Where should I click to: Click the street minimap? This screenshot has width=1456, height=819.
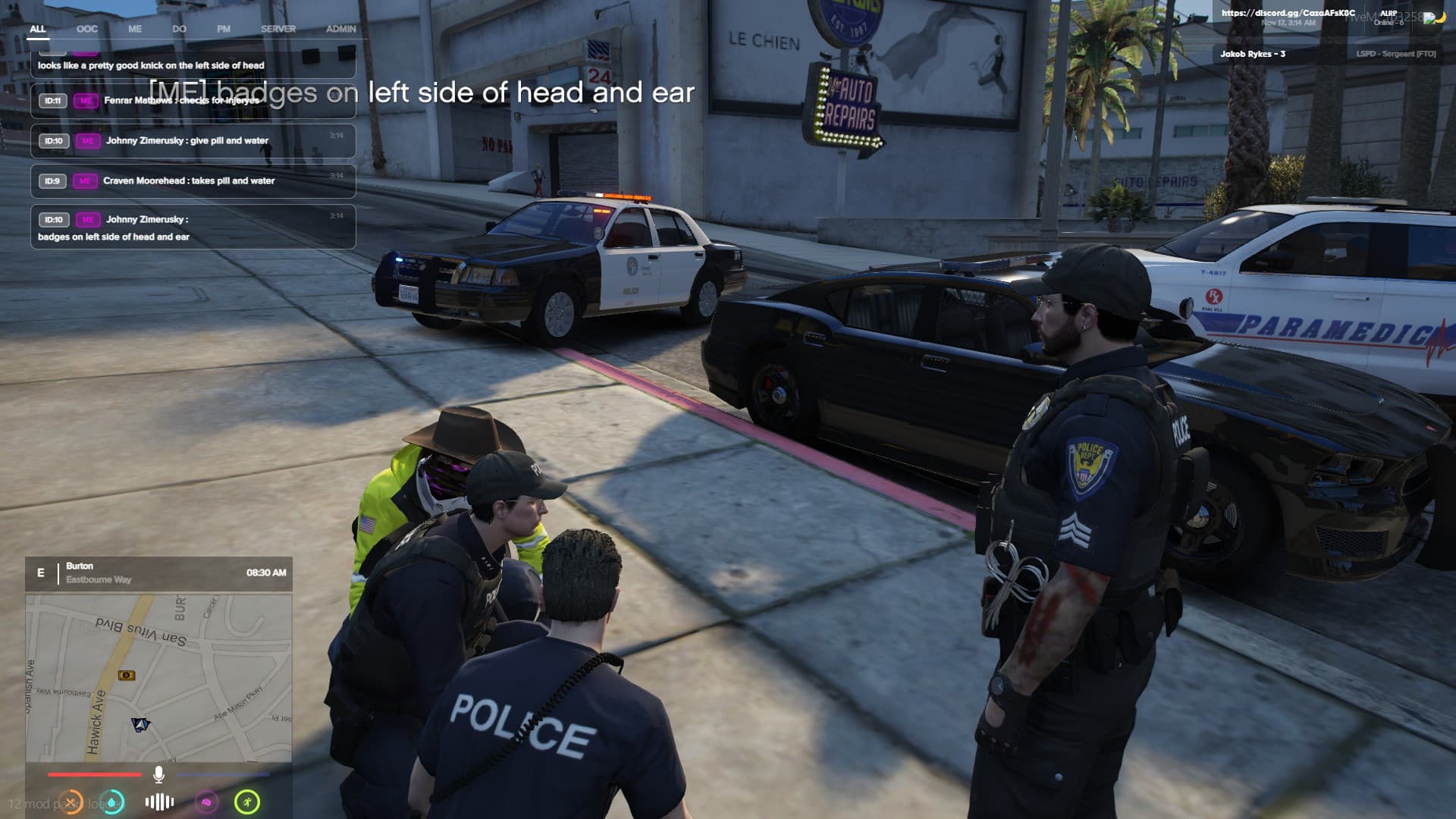pos(158,677)
